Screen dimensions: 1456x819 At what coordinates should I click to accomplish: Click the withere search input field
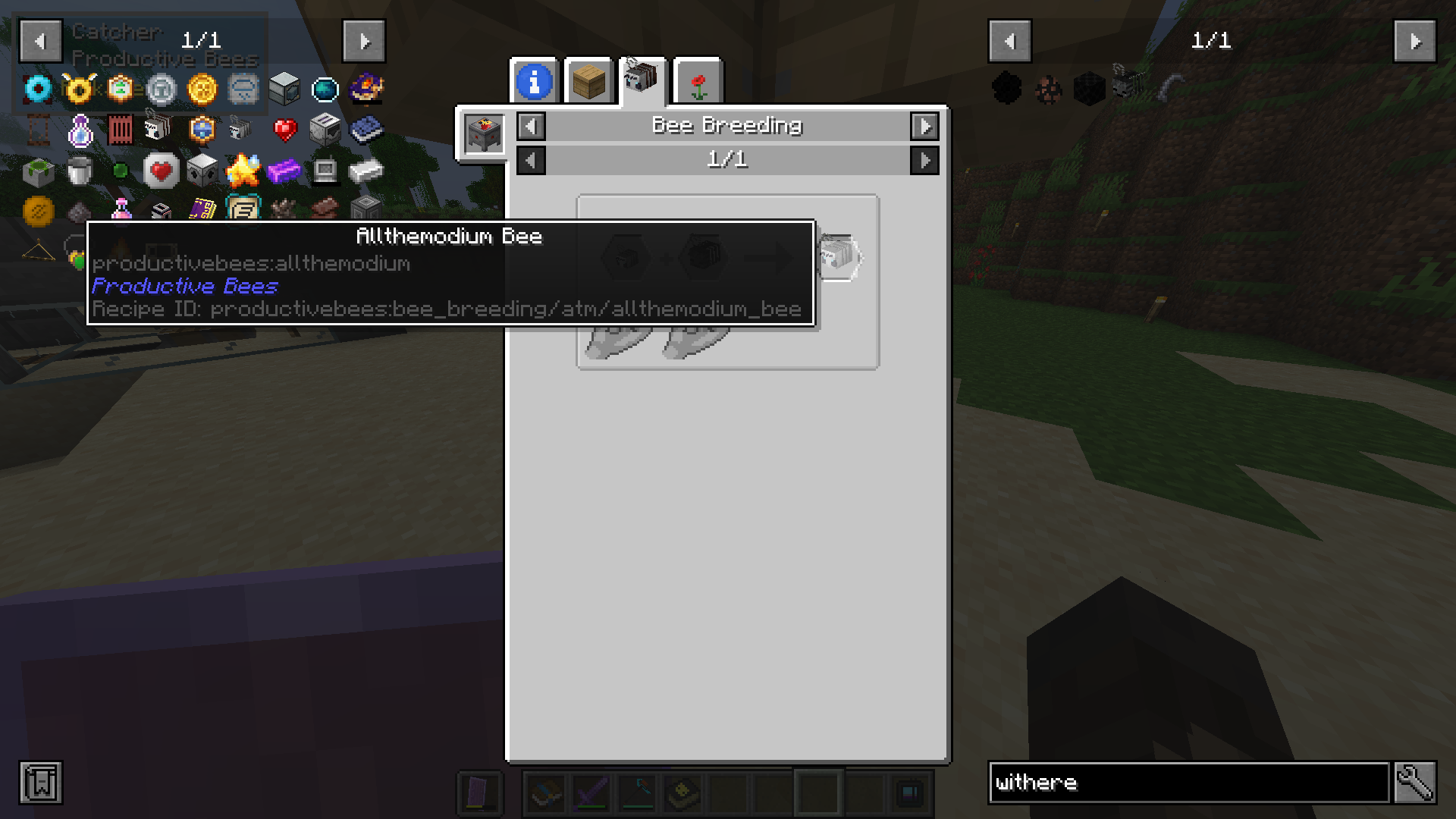coord(1183,783)
